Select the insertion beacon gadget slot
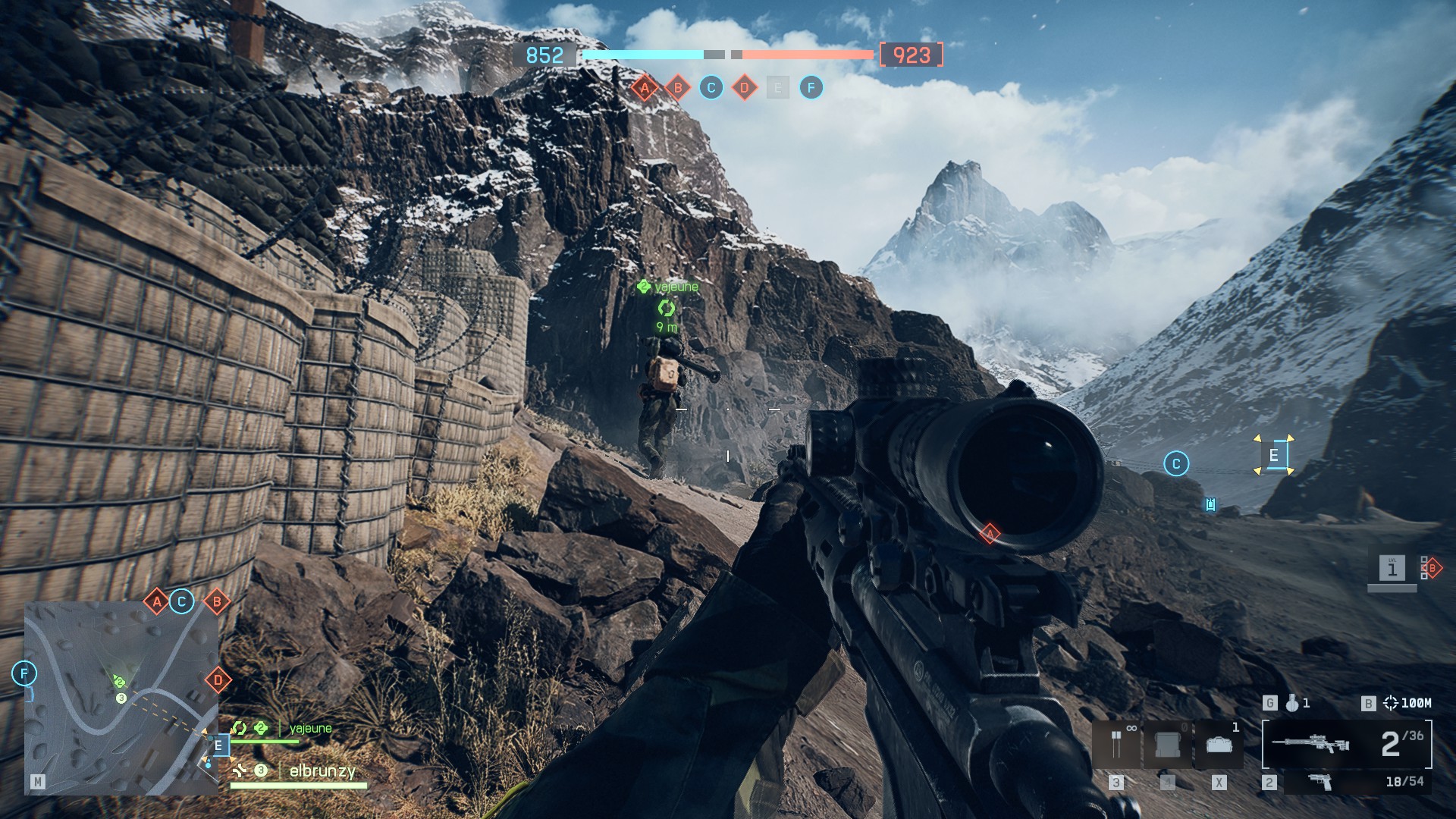This screenshot has width=1456, height=819. (x=1116, y=744)
